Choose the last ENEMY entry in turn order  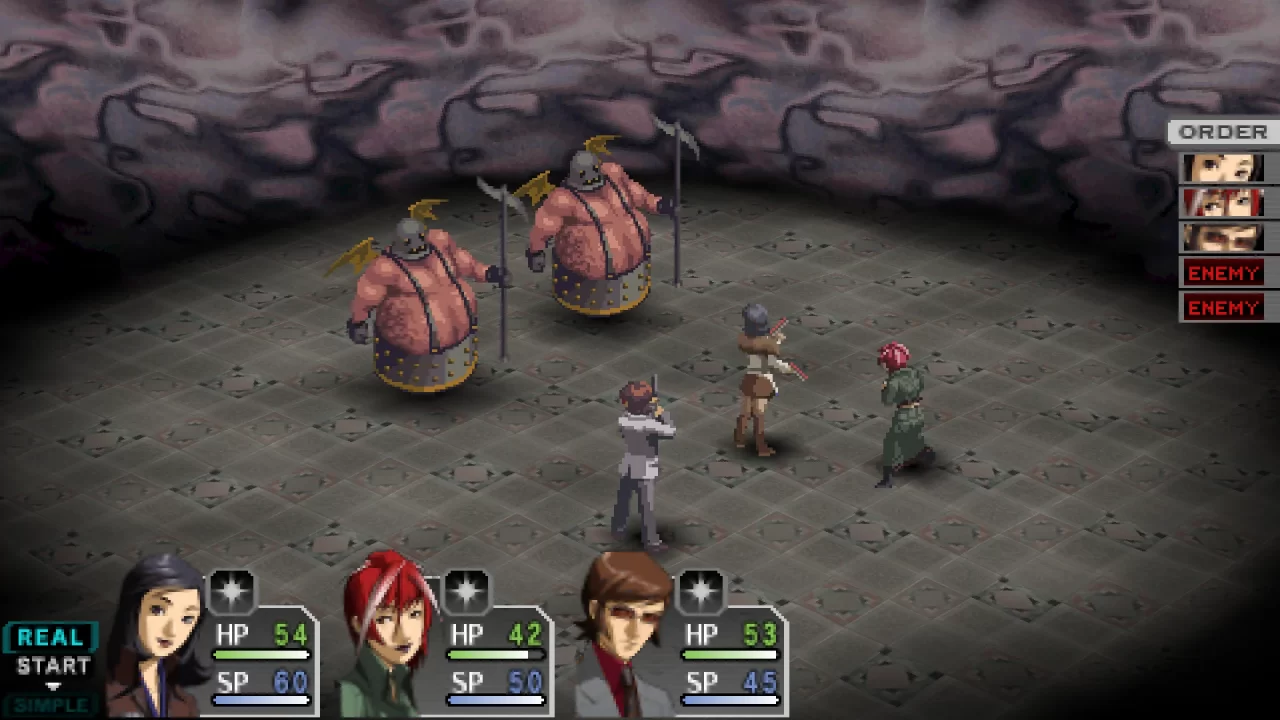pos(1223,307)
